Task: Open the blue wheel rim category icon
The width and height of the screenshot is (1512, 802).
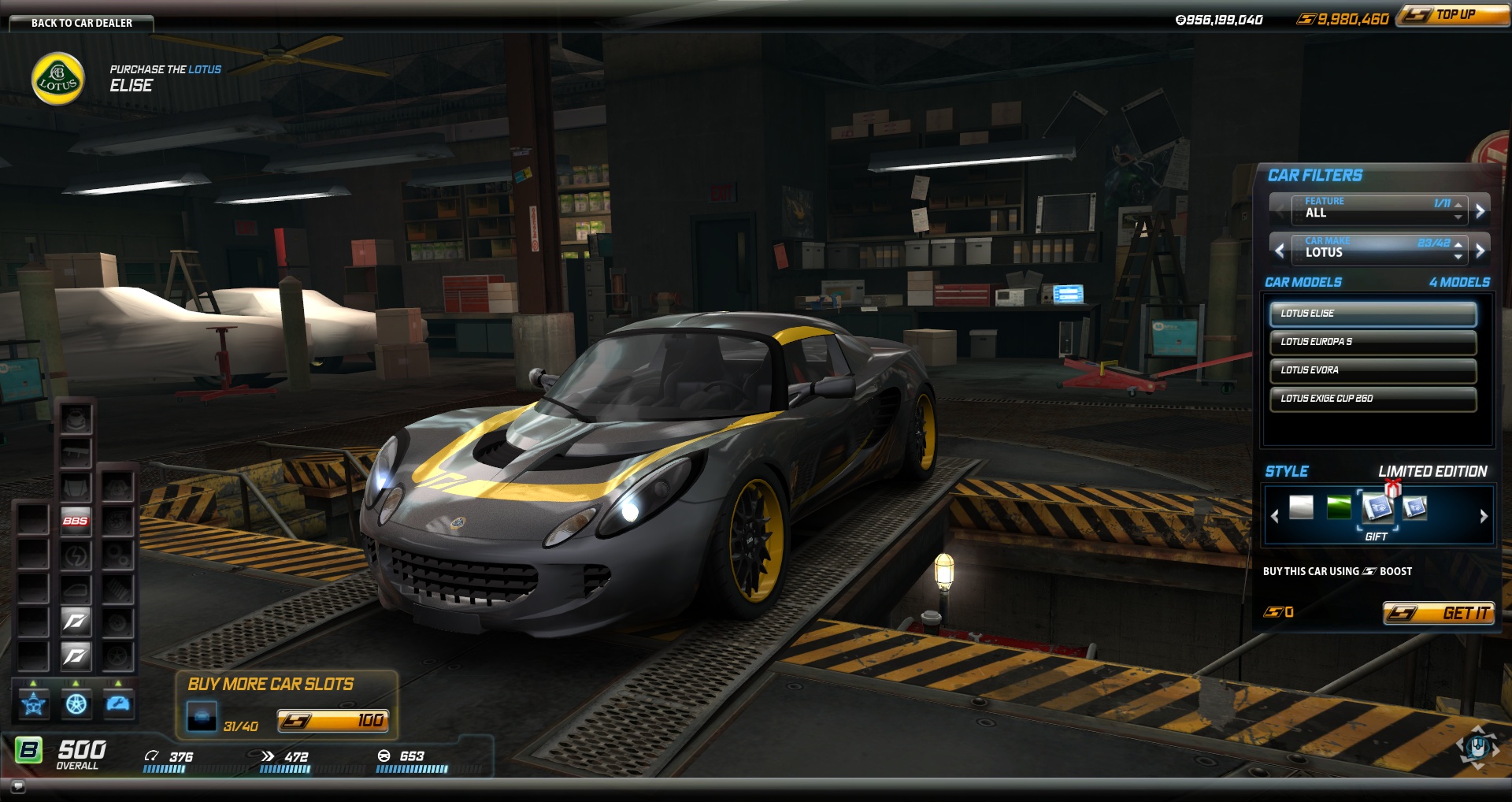Action: [76, 704]
